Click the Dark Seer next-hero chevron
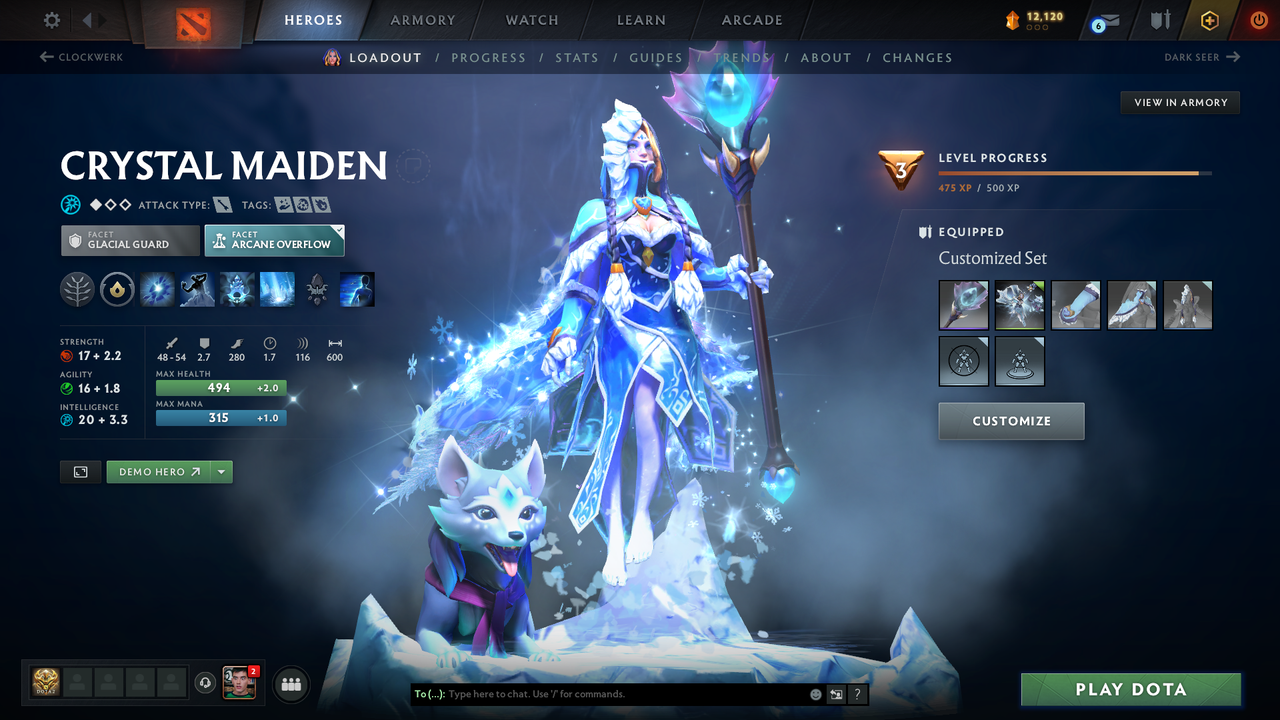 click(1235, 57)
